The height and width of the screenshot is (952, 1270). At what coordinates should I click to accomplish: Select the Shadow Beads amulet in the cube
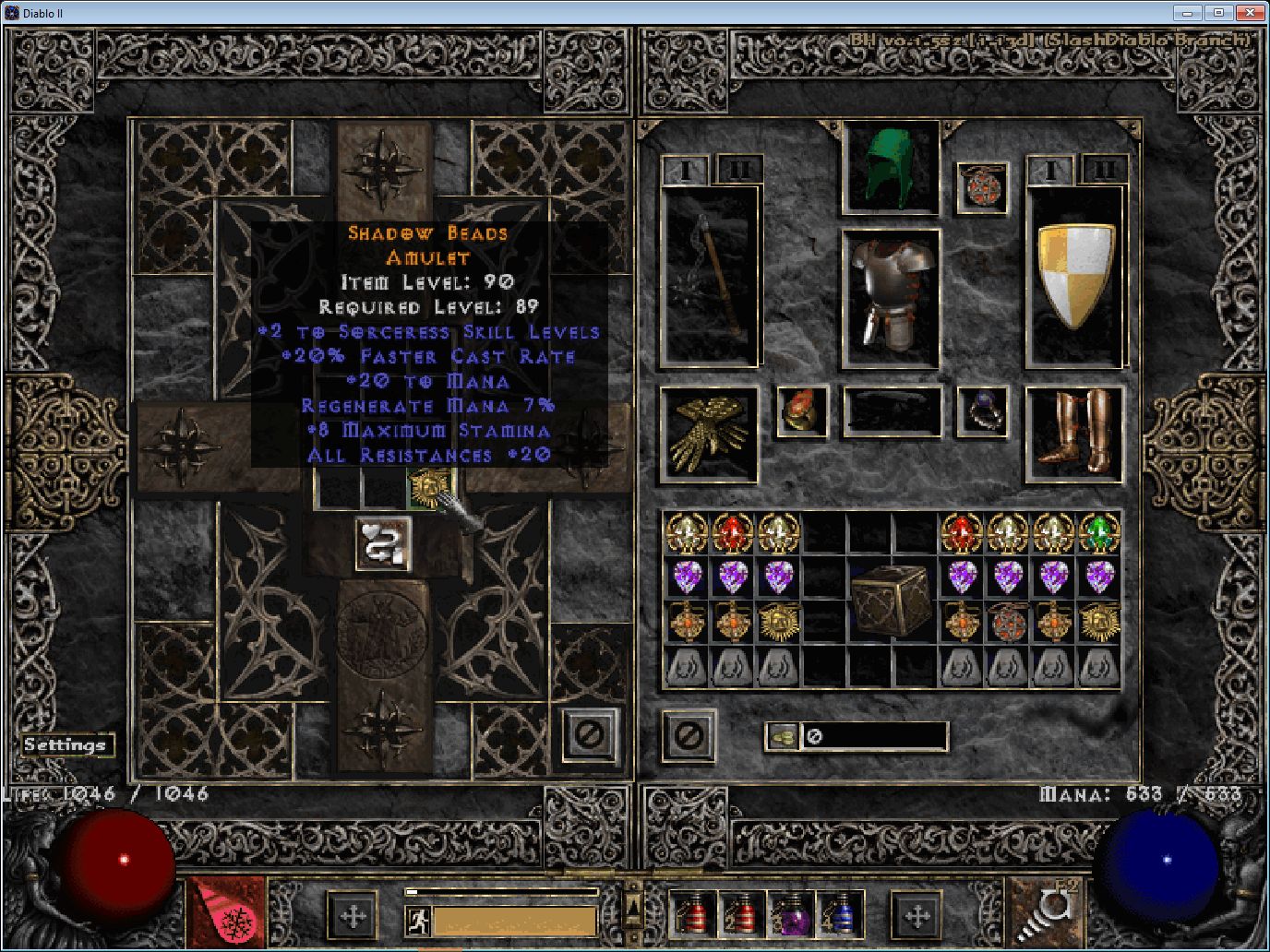[430, 486]
